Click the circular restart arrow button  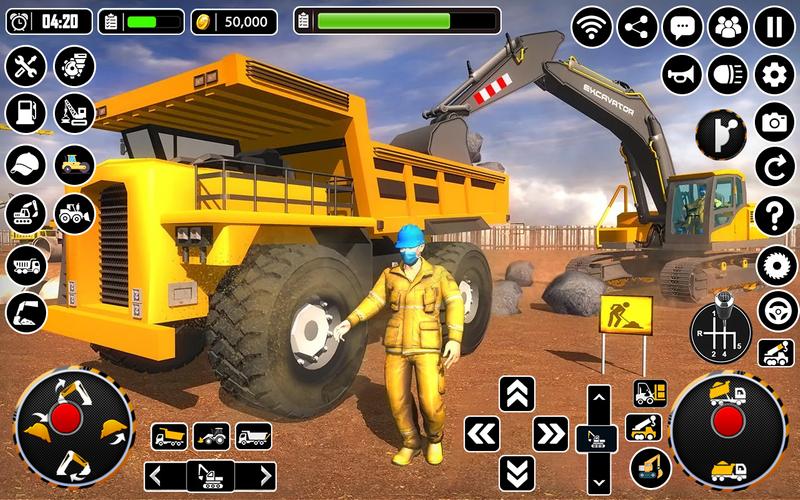click(774, 167)
